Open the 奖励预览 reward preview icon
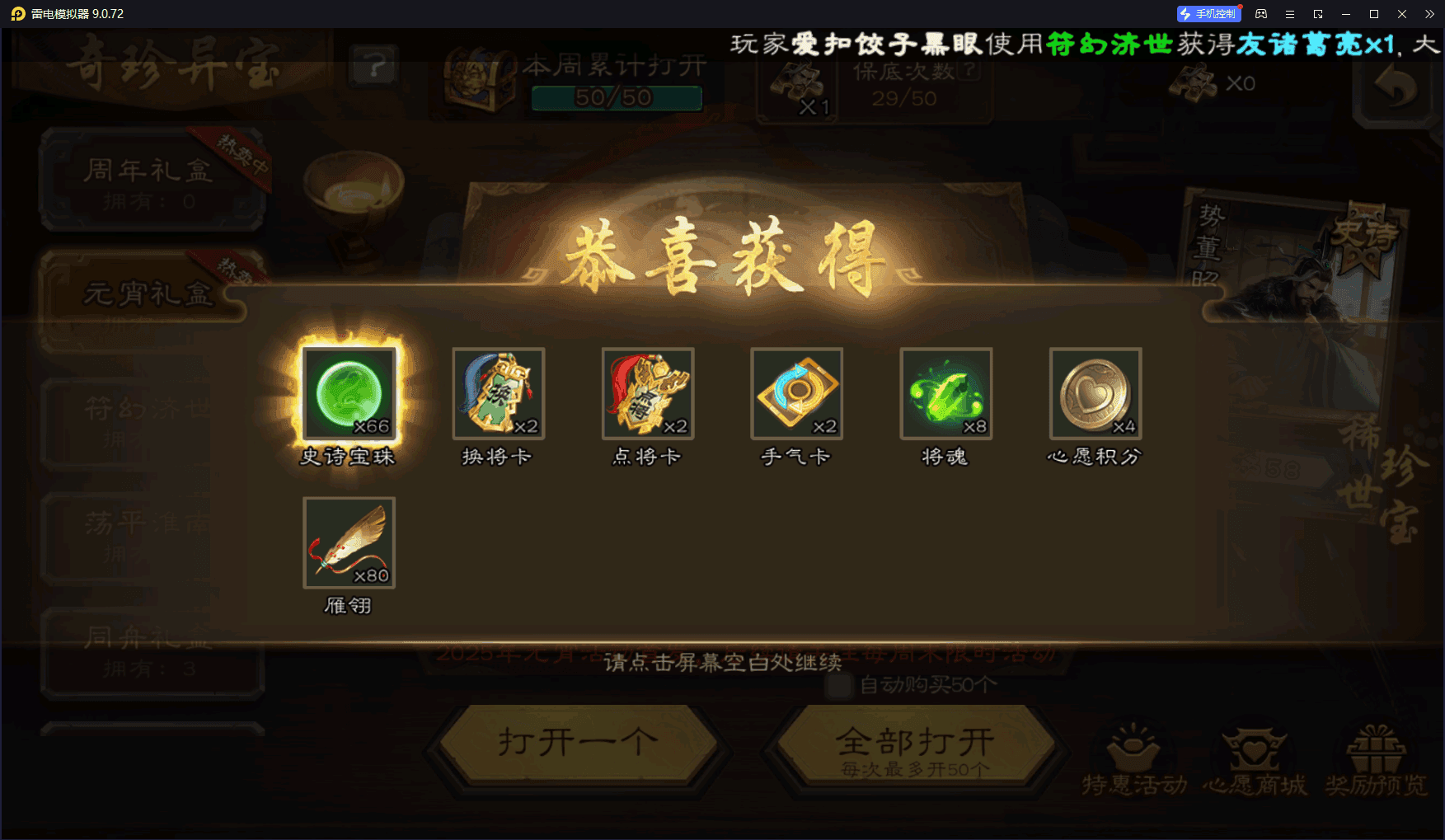The image size is (1445, 840). point(1377,750)
